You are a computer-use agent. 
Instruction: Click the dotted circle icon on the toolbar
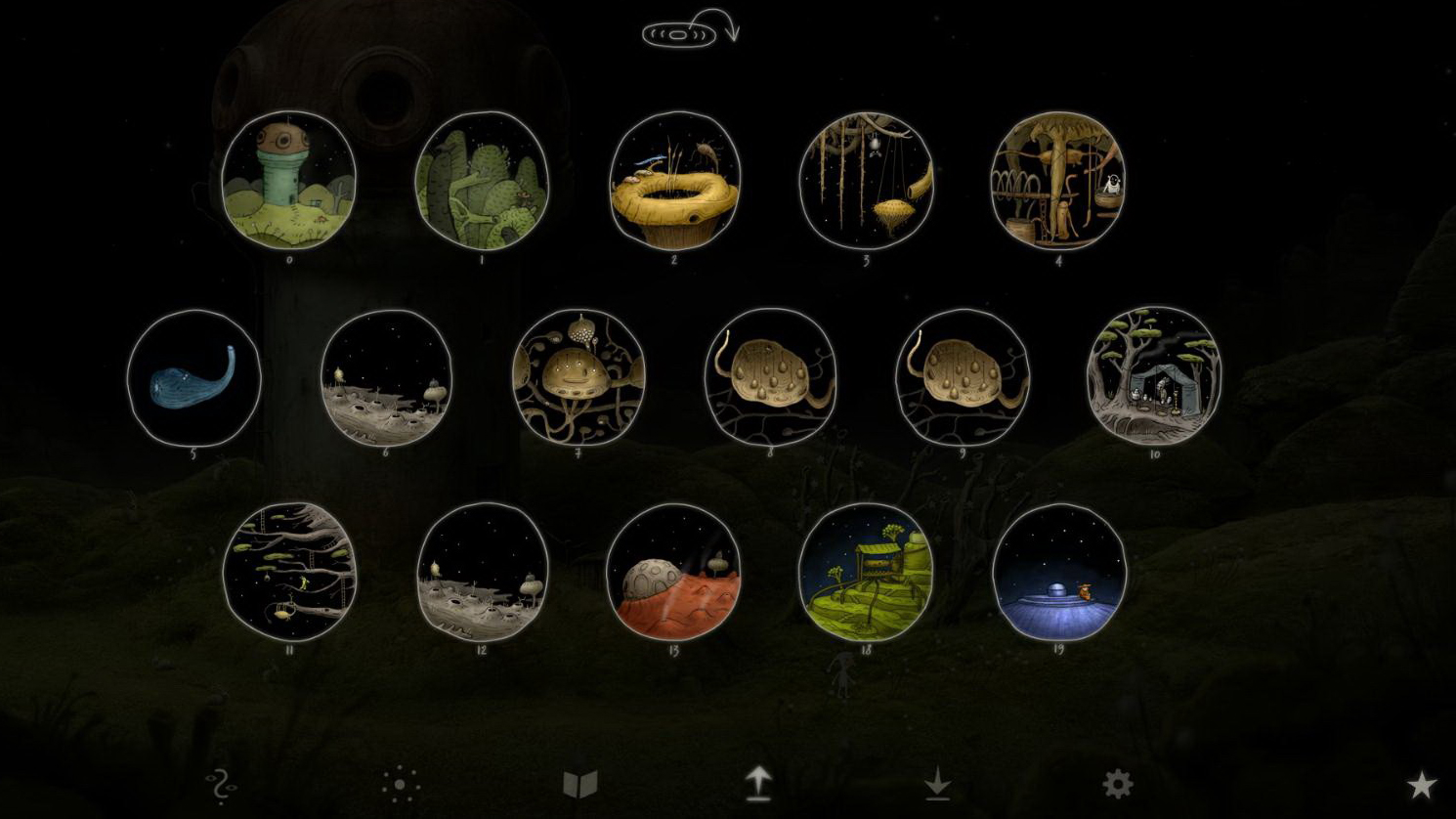401,784
